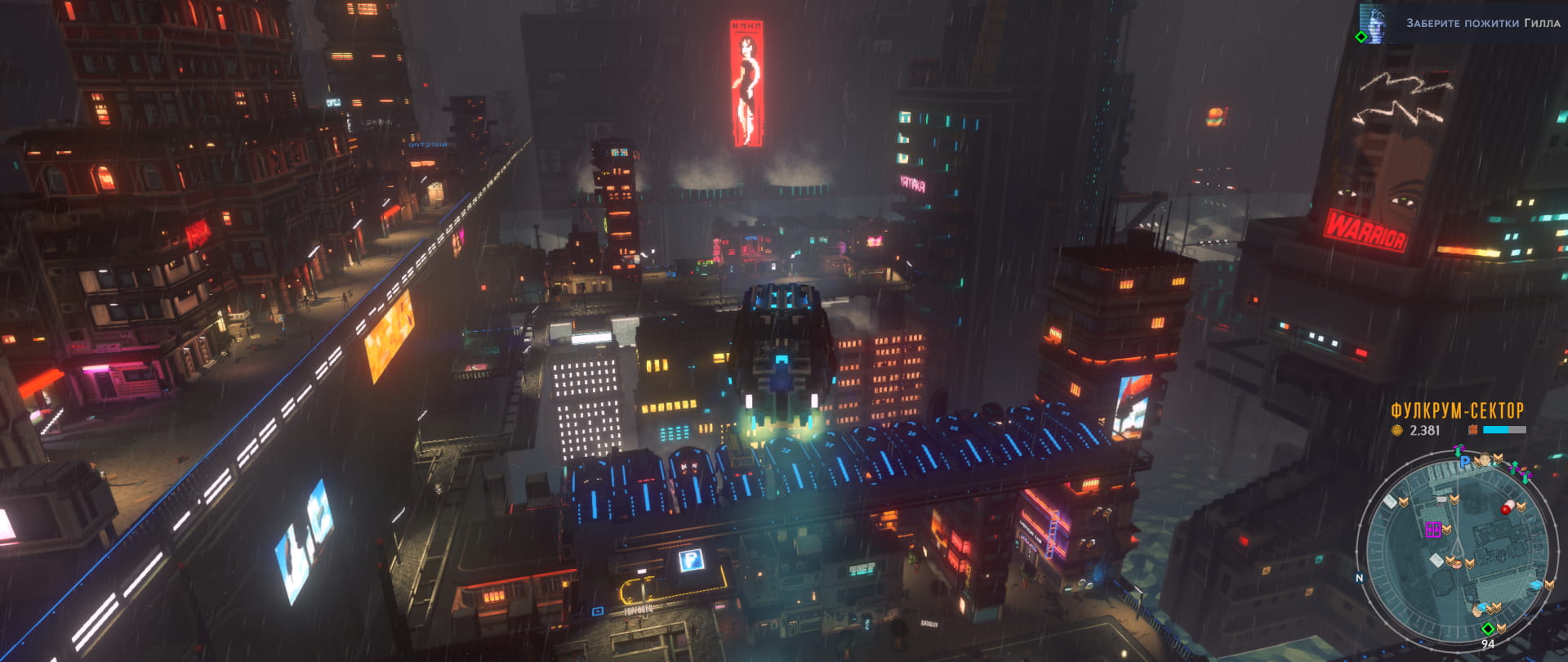Image resolution: width=1568 pixels, height=662 pixels.
Task: Click the gold coin icon next to 2,381
Action: (x=1396, y=430)
